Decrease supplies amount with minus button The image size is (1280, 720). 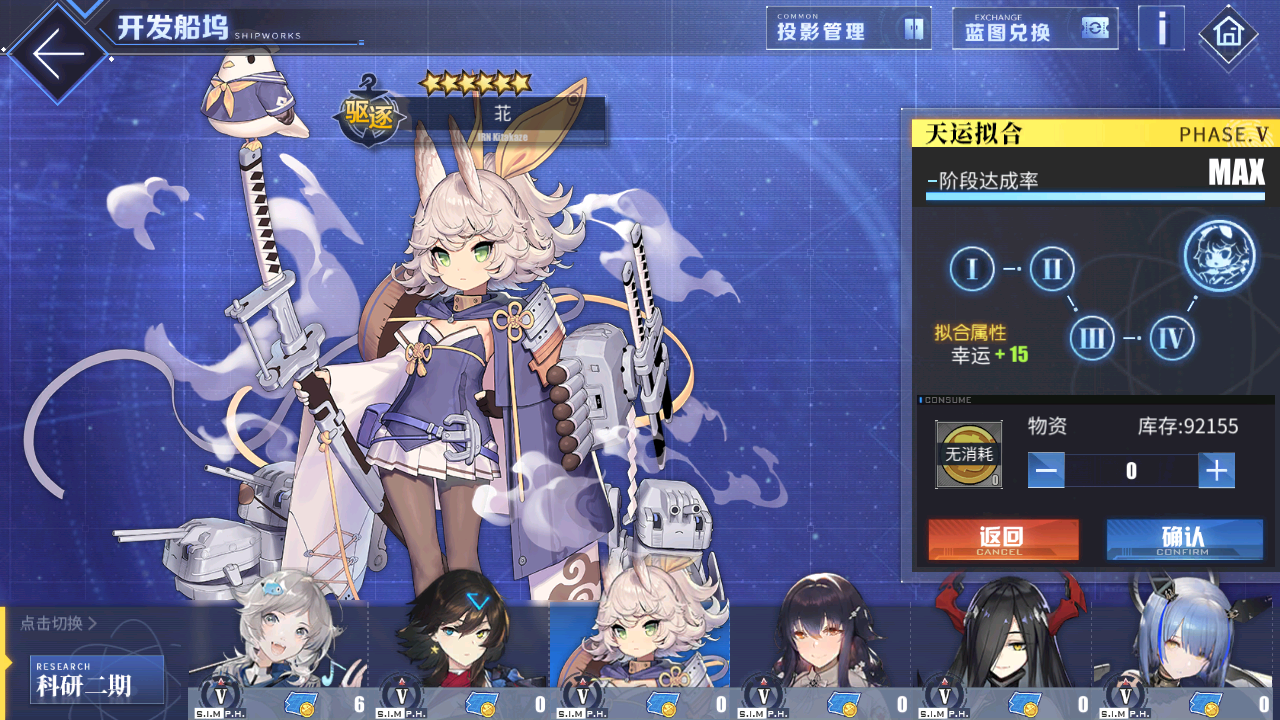[1046, 470]
